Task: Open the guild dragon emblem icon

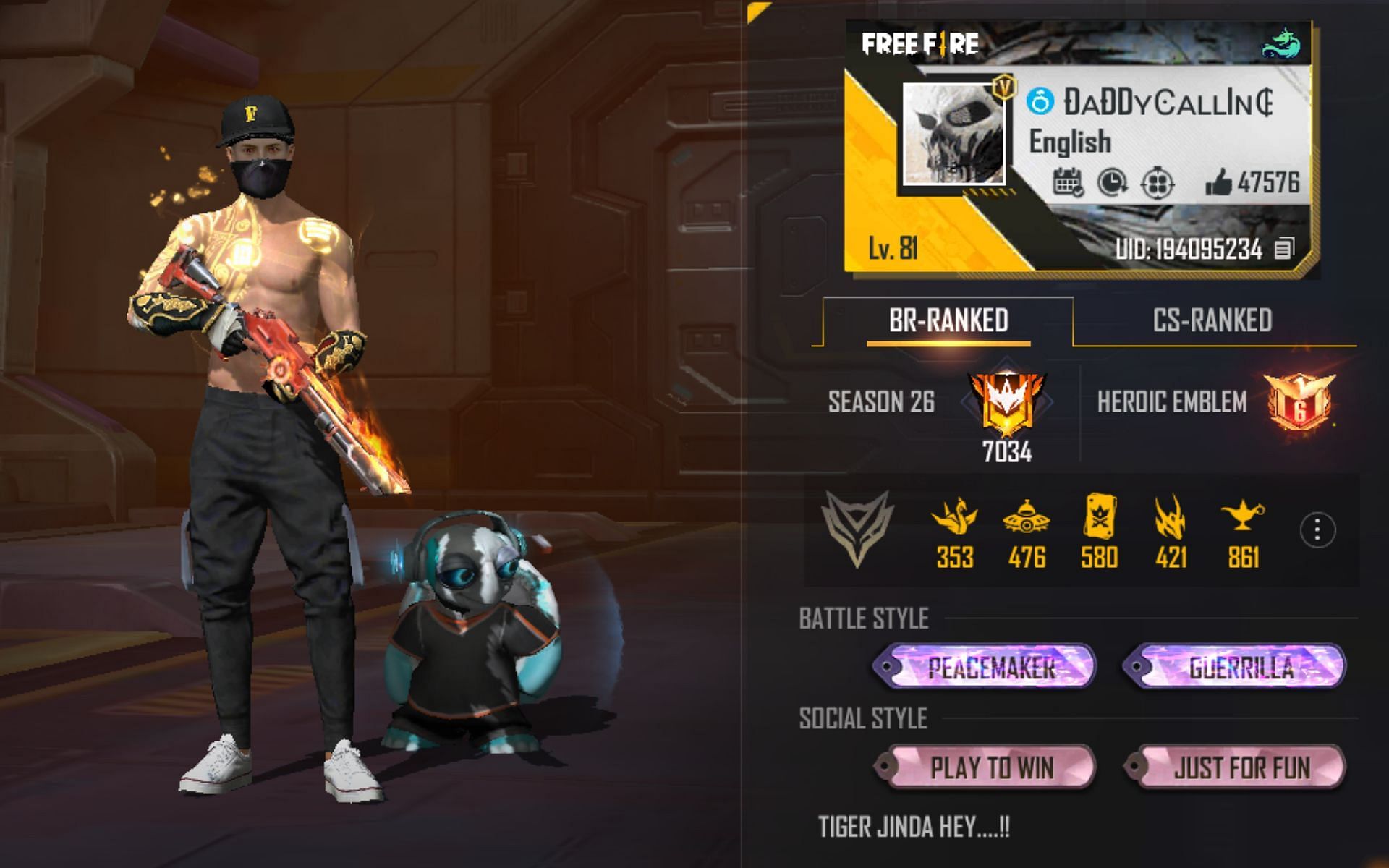Action: pyautogui.click(x=1282, y=43)
